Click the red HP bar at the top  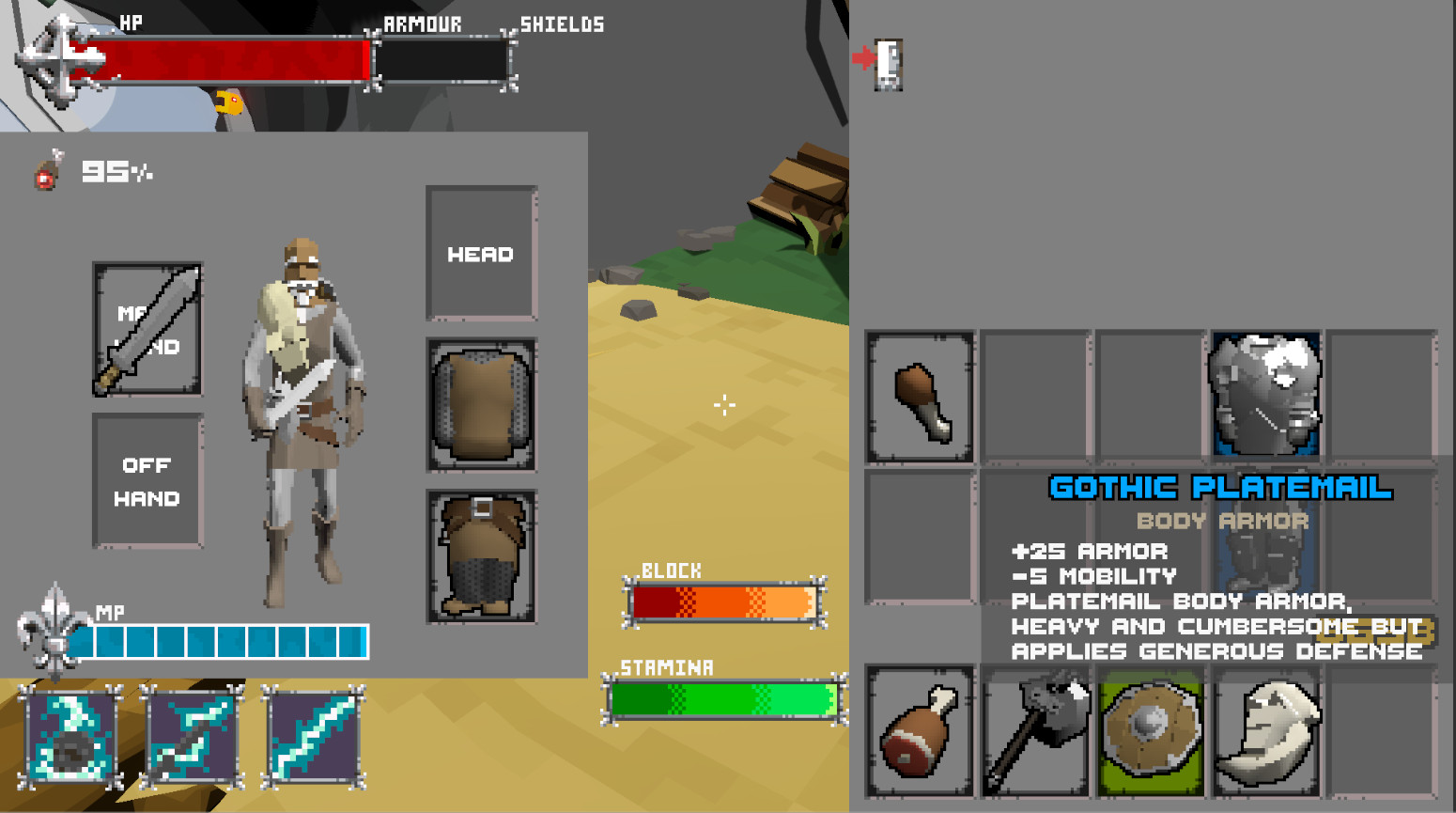[235, 58]
